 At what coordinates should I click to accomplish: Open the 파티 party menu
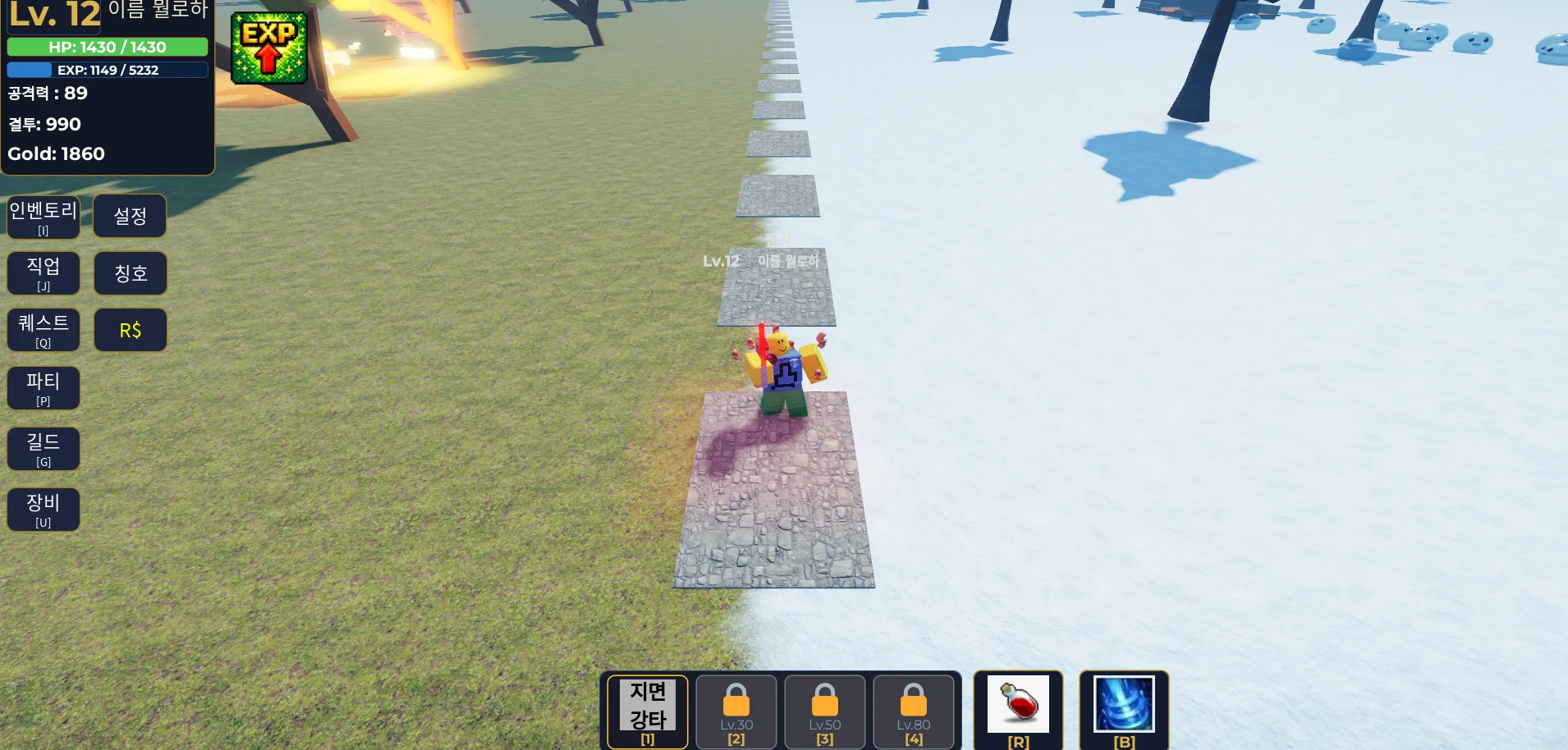pos(44,387)
